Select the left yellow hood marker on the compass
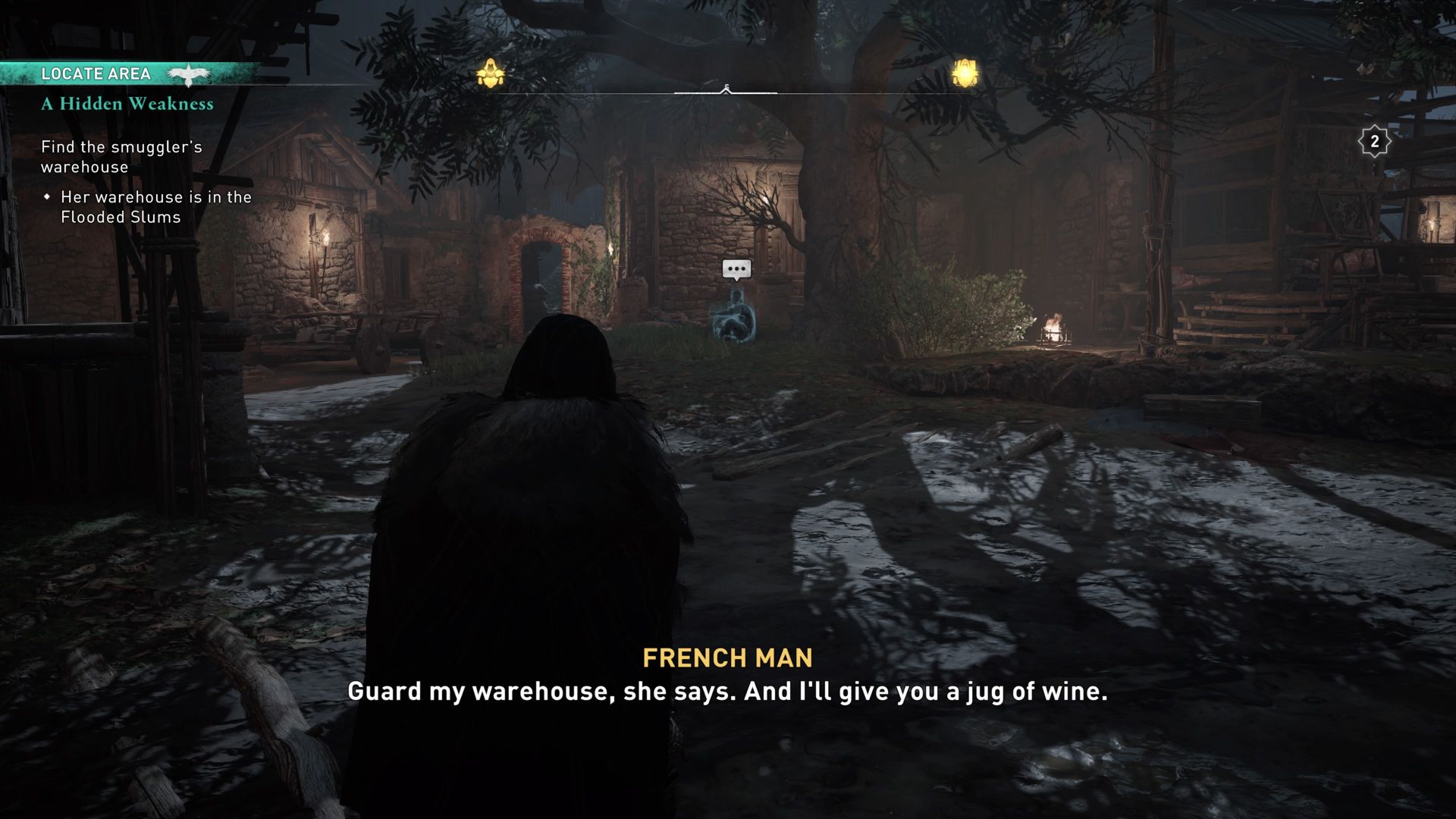The height and width of the screenshot is (819, 1456). click(491, 71)
